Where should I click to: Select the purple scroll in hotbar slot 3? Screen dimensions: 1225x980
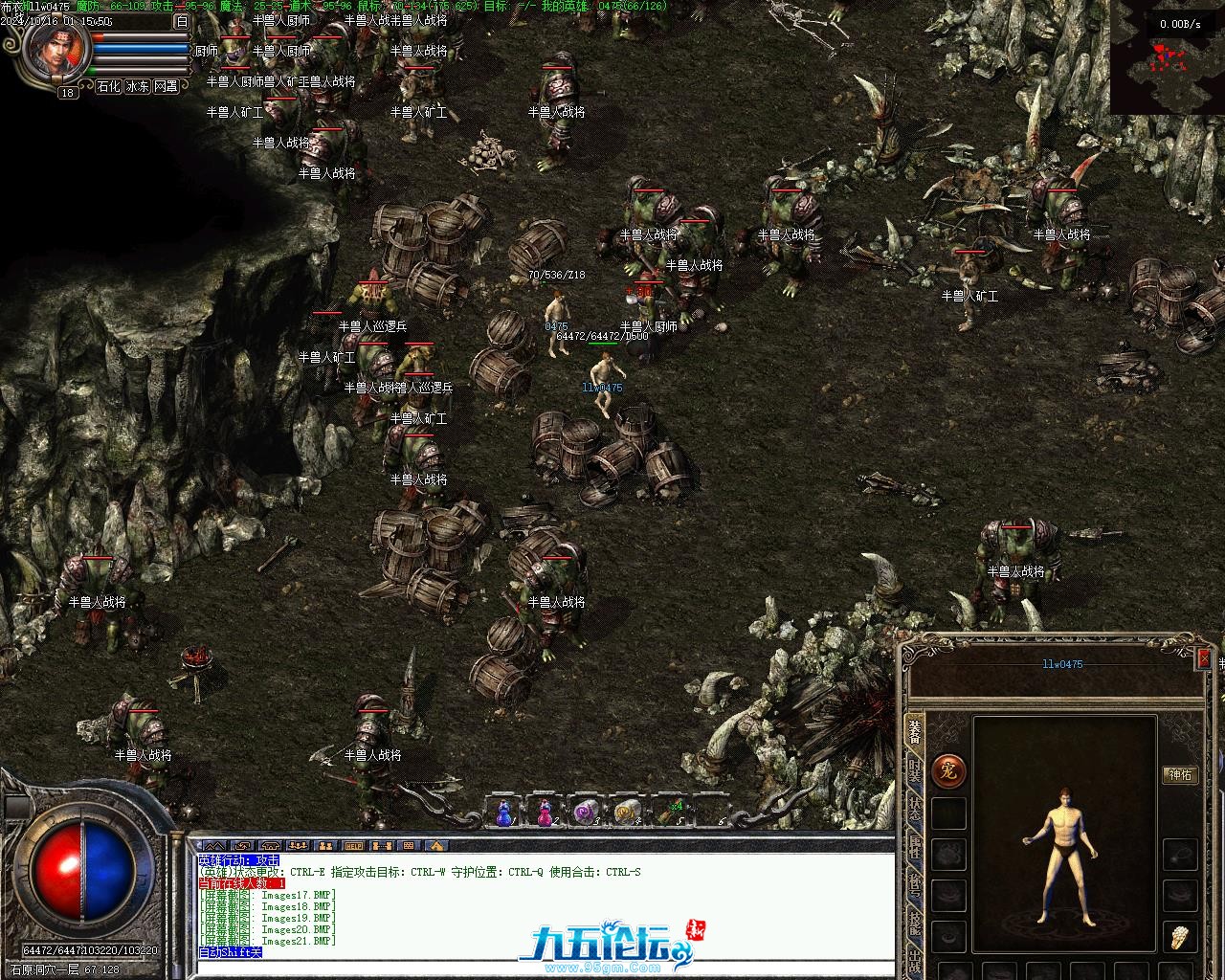click(585, 813)
